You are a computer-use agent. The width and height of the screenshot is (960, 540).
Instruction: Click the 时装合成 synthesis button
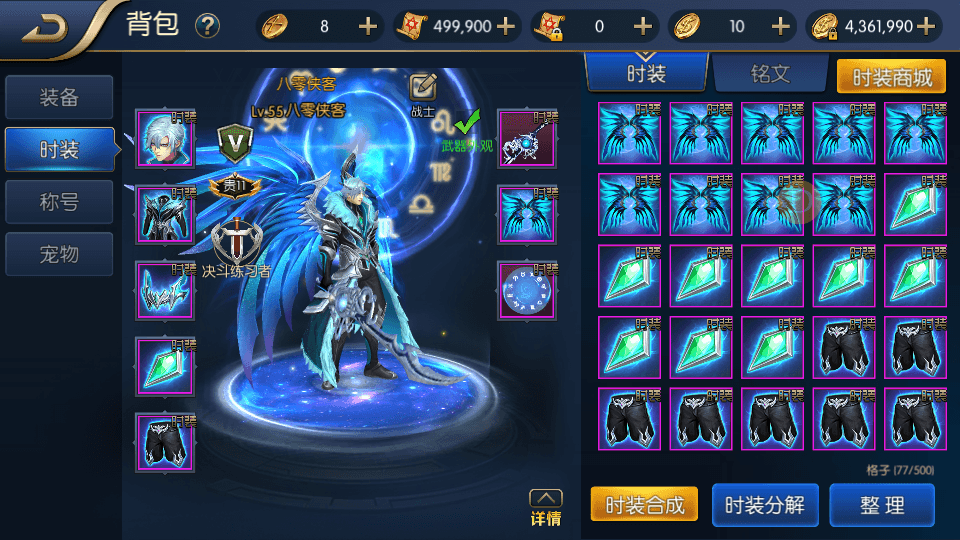pyautogui.click(x=644, y=505)
